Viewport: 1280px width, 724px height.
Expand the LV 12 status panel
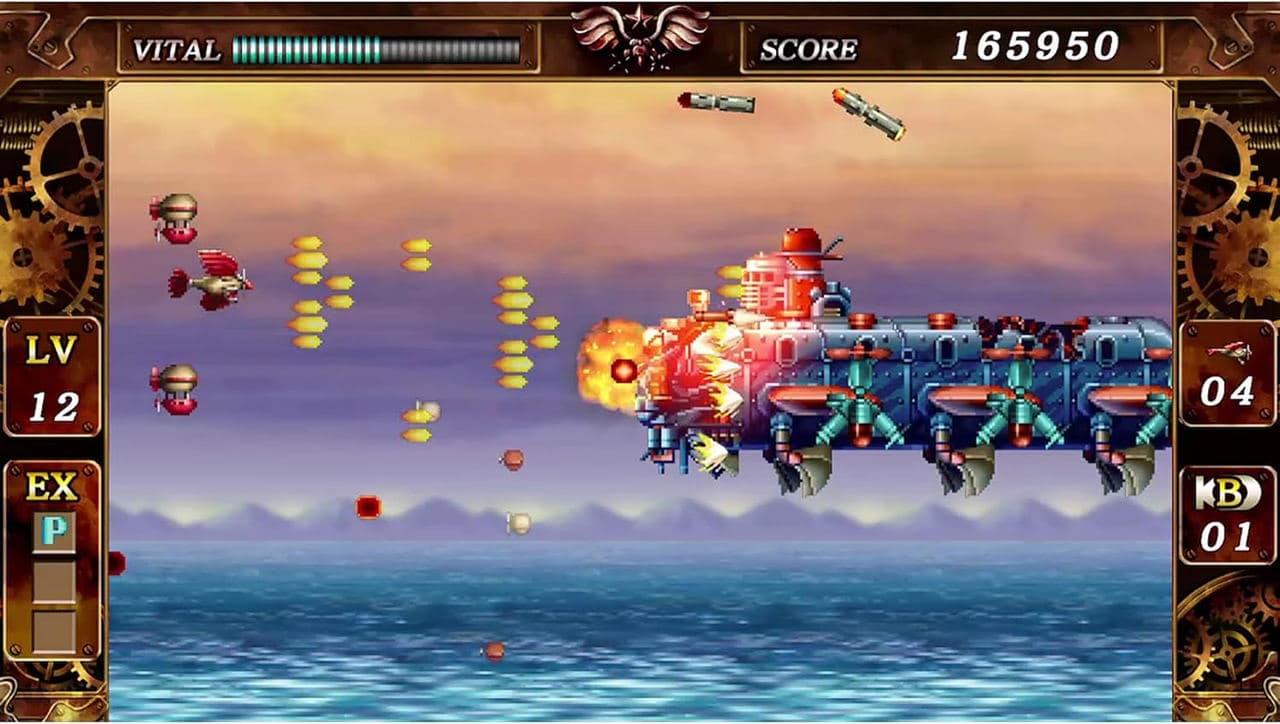(x=55, y=372)
